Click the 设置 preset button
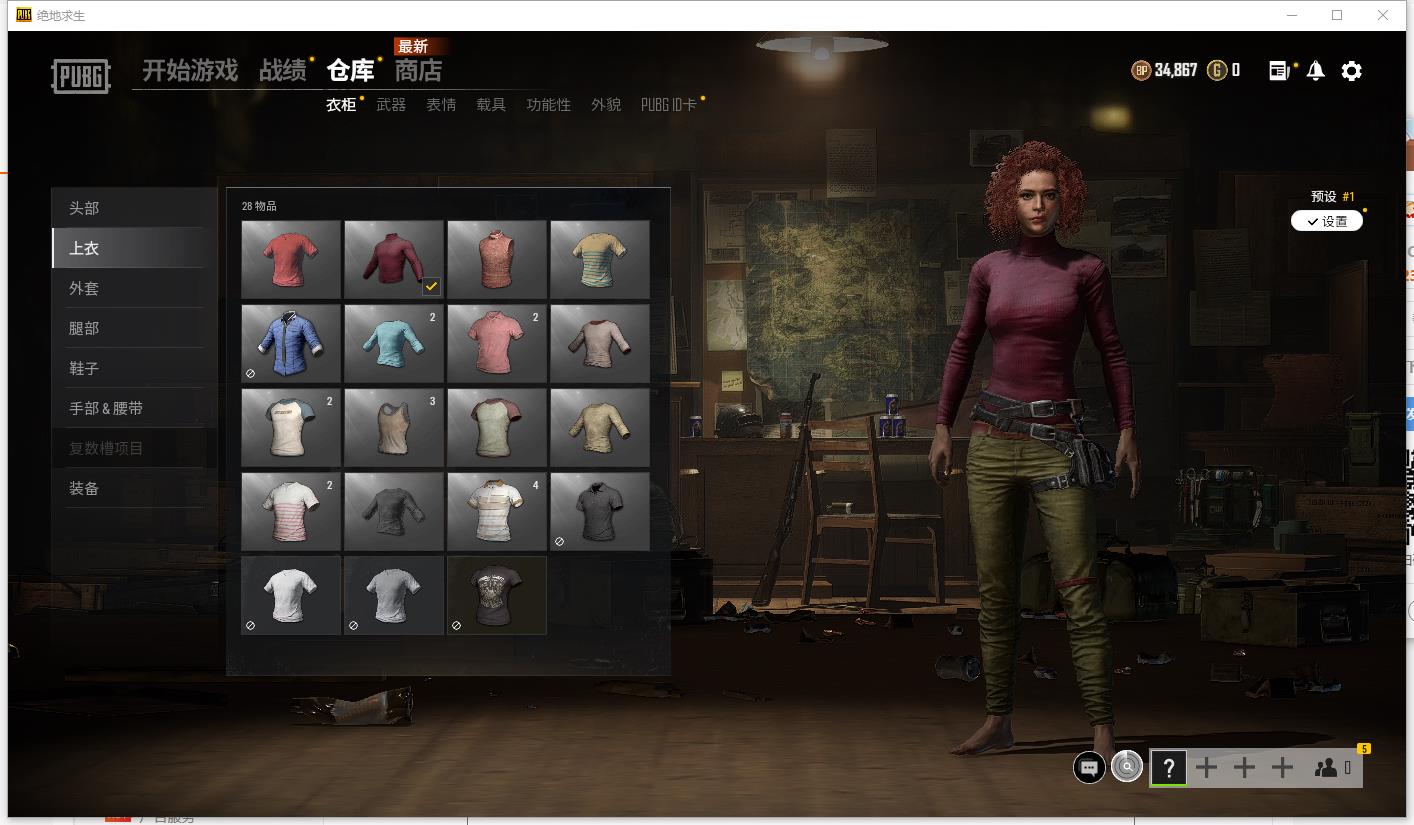Screen dimensions: 1414x825 click(1327, 221)
